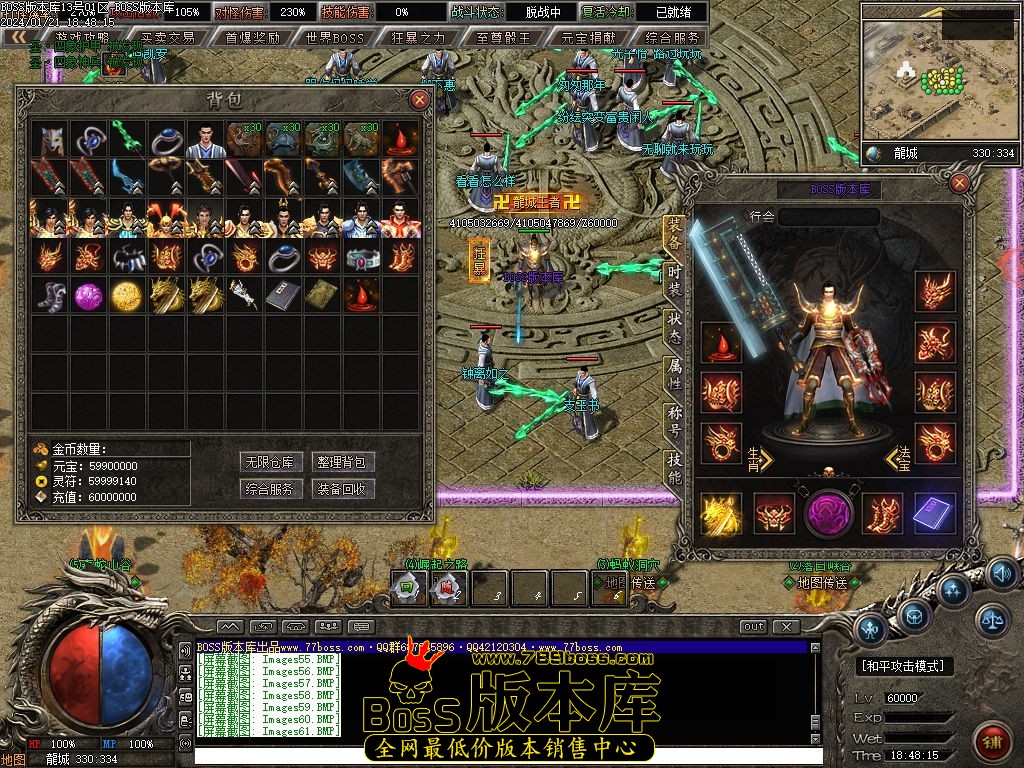Open the 首爆奖励 rewards menu

point(252,38)
